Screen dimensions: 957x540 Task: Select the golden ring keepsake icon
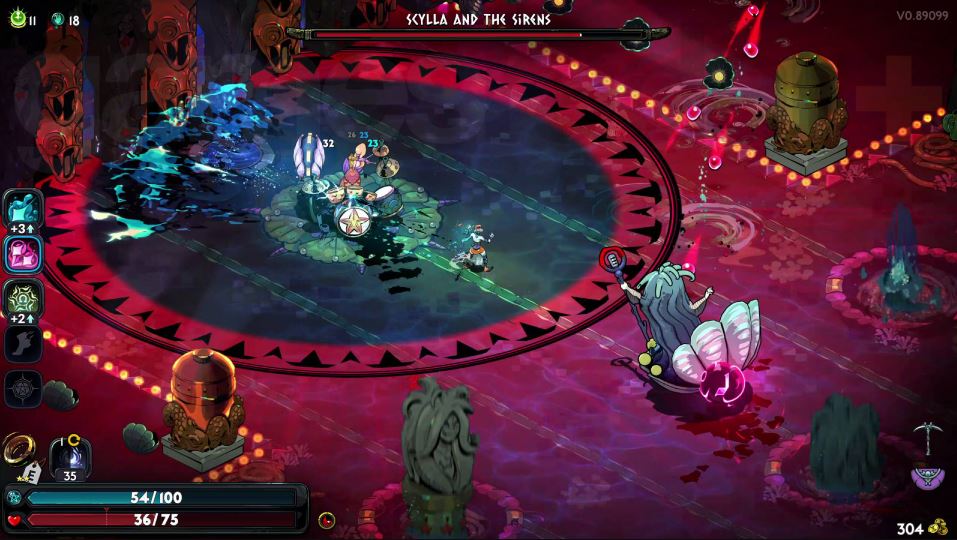coord(17,449)
